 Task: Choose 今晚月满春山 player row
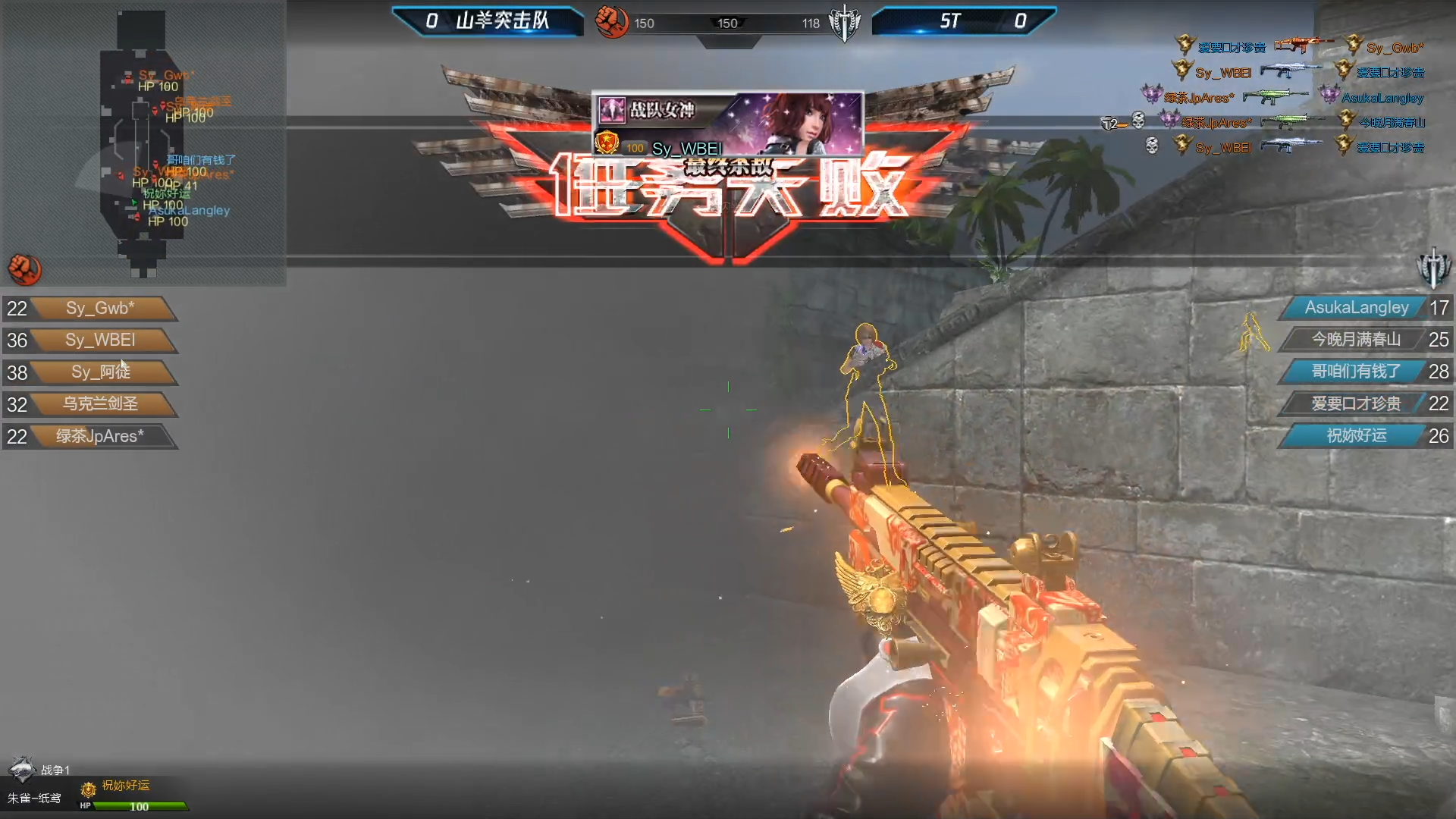pos(1356,340)
